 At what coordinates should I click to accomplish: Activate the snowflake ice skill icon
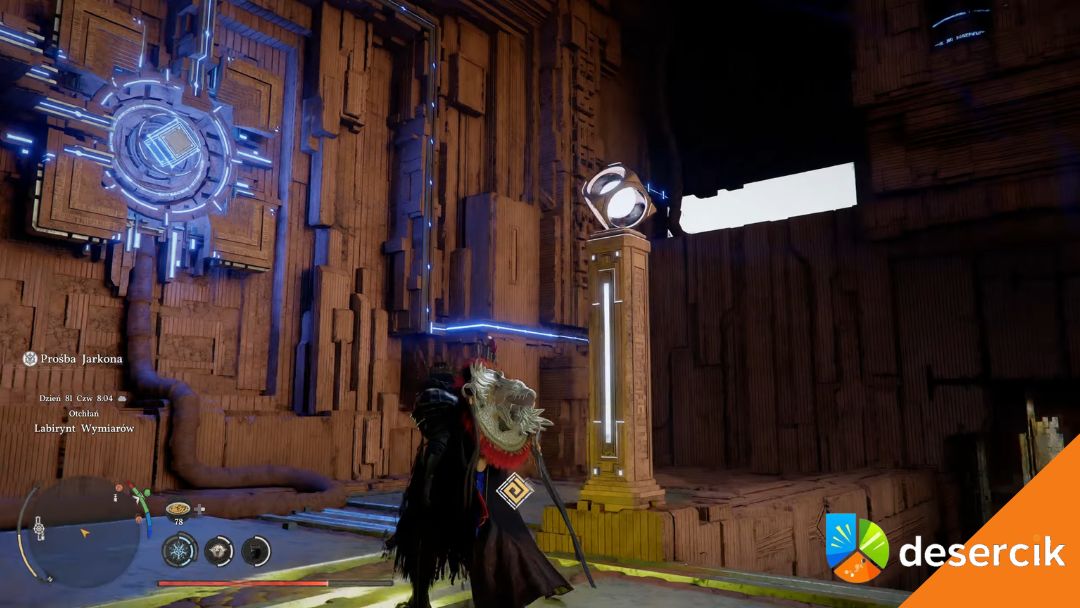[180, 549]
